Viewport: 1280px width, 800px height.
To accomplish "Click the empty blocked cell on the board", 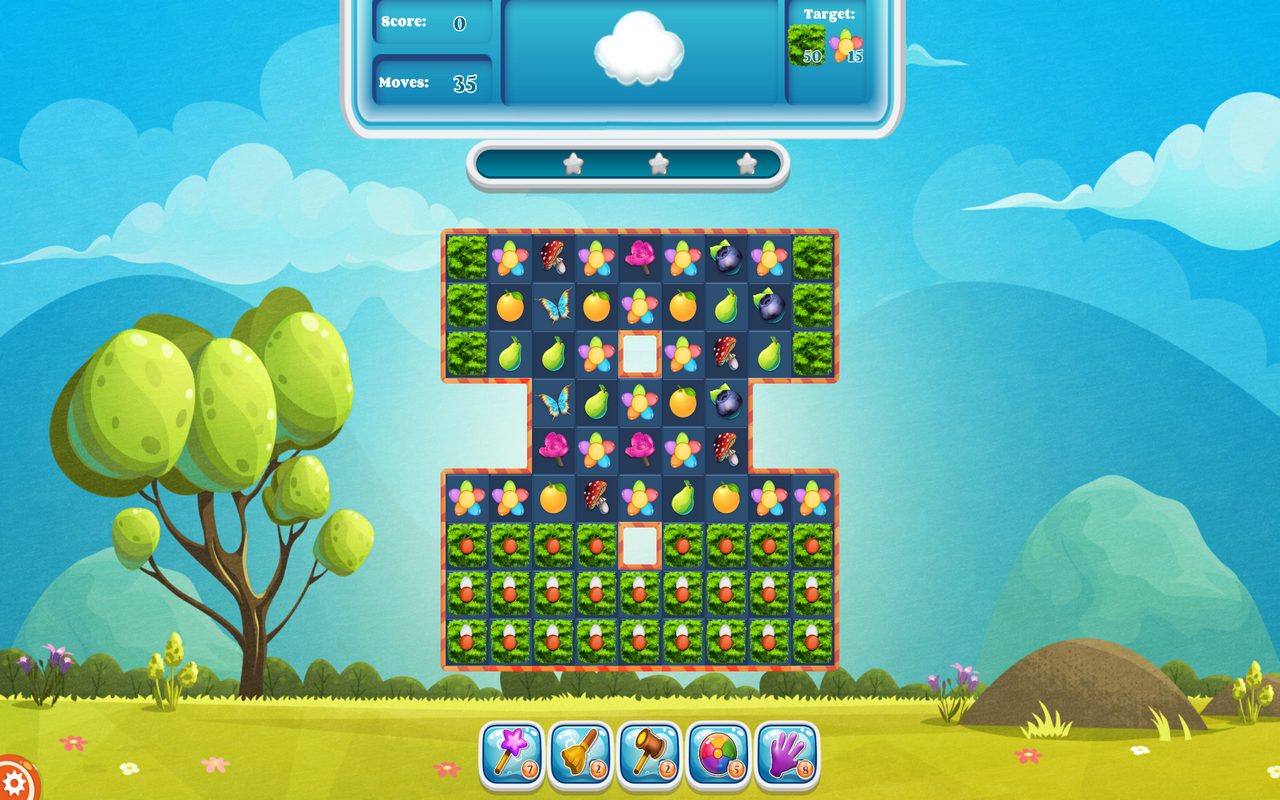I will [640, 352].
